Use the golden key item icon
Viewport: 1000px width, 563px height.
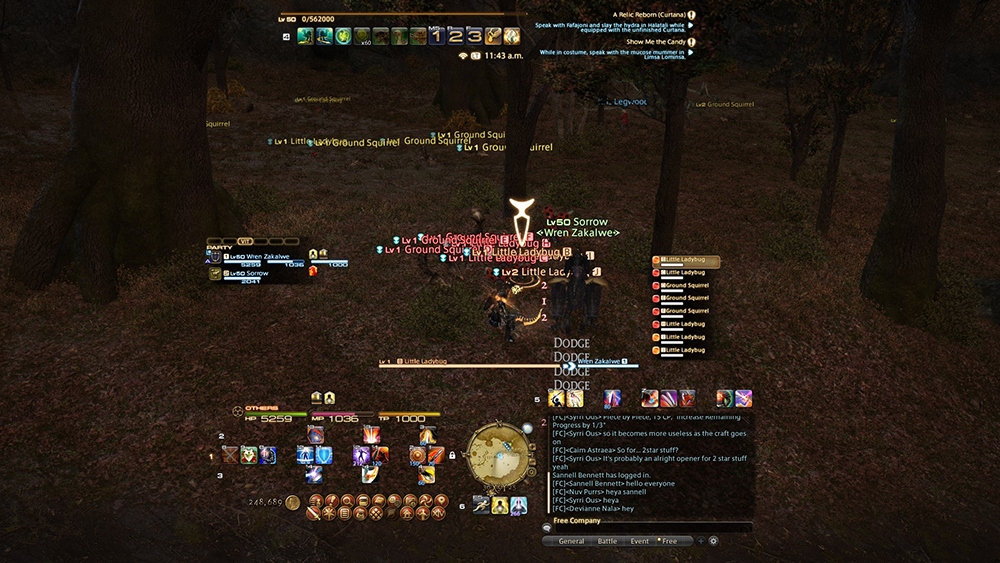click(493, 36)
